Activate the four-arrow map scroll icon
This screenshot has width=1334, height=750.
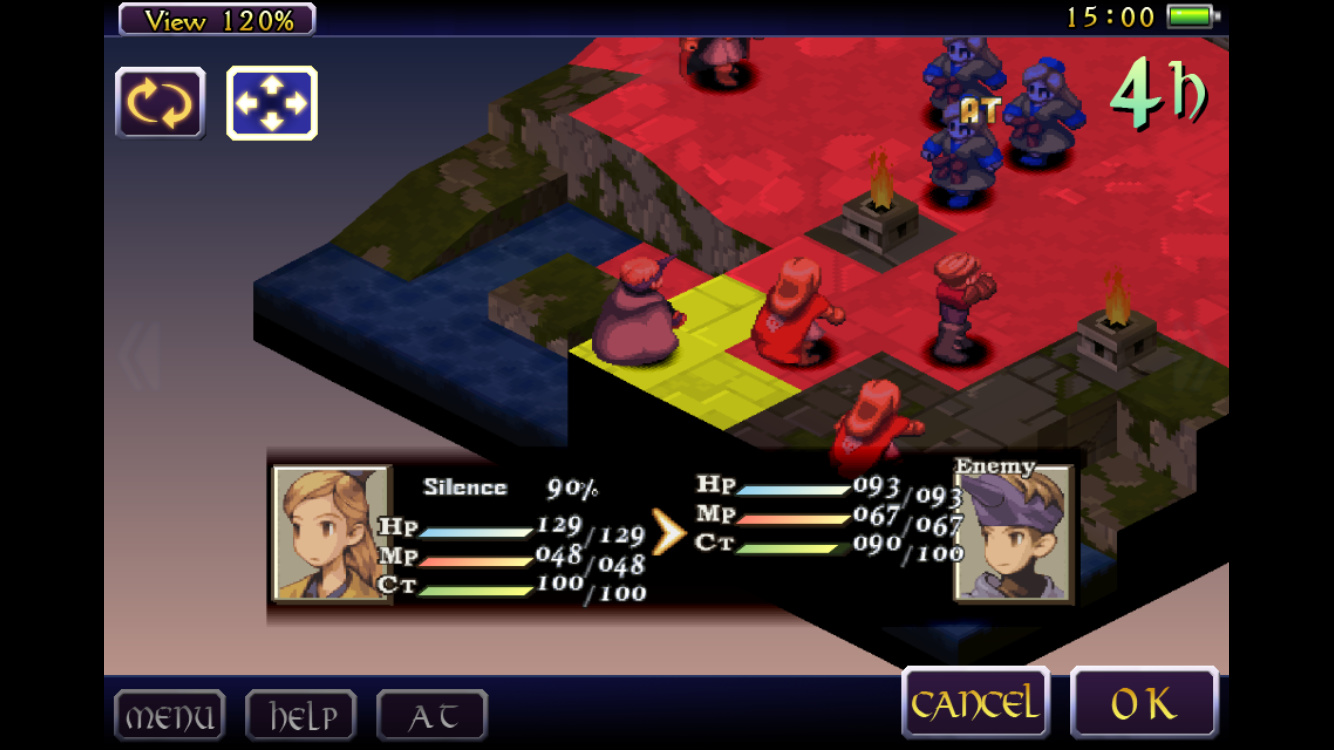click(x=272, y=103)
